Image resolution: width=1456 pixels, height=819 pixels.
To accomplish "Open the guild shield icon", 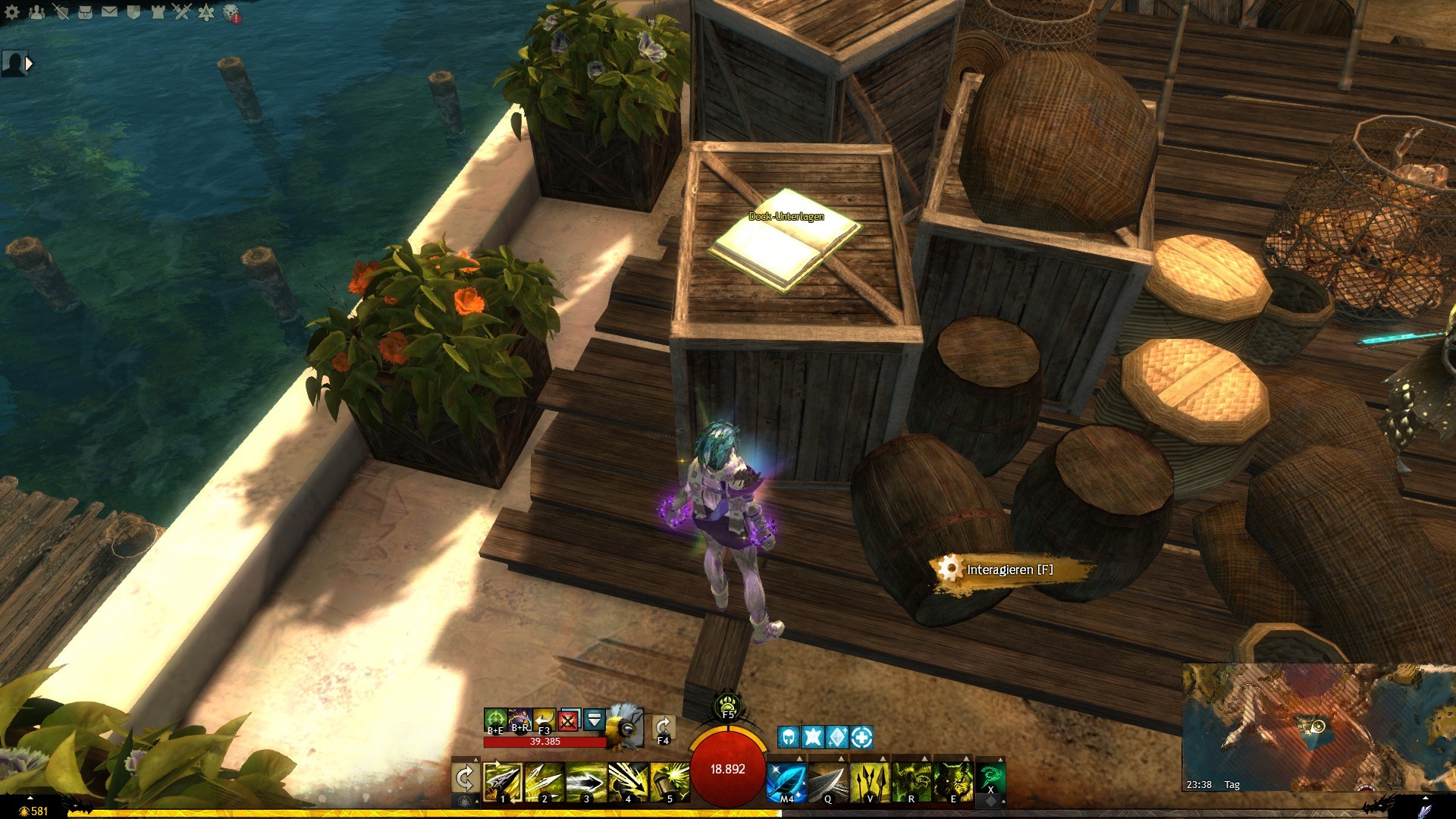I will [x=133, y=12].
